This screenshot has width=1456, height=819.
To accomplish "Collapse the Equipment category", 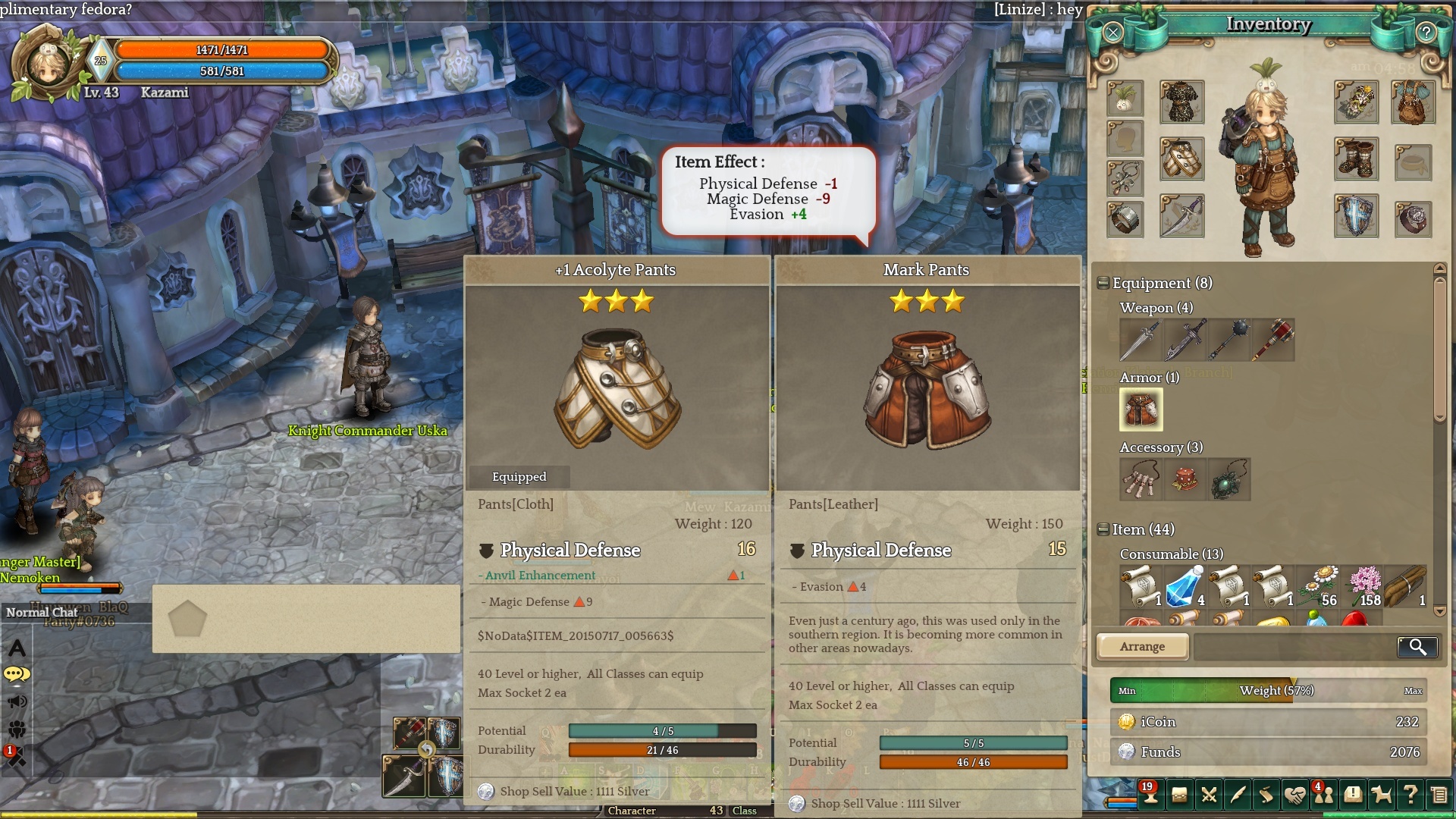I will coord(1103,284).
